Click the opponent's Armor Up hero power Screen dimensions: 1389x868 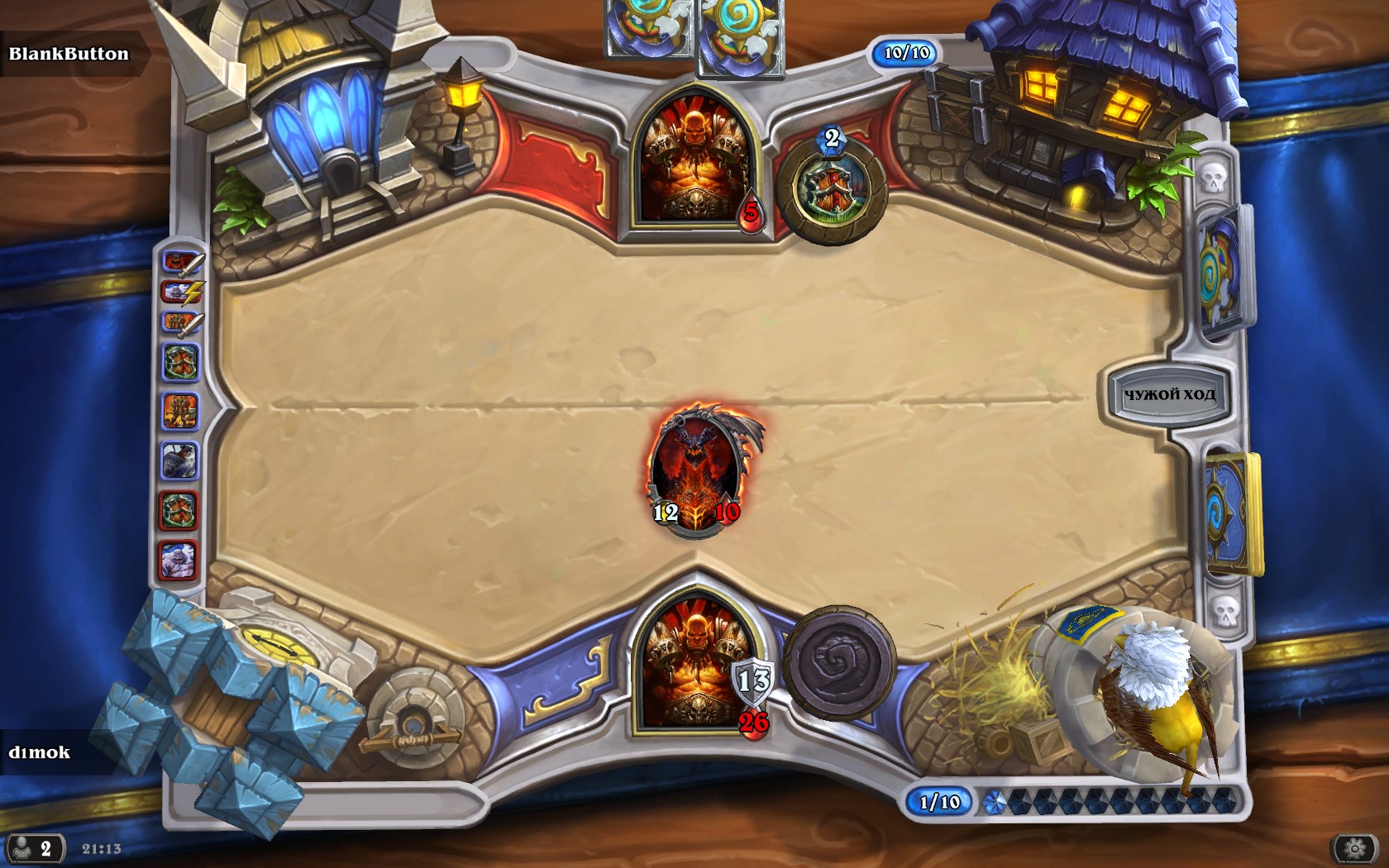[x=832, y=189]
